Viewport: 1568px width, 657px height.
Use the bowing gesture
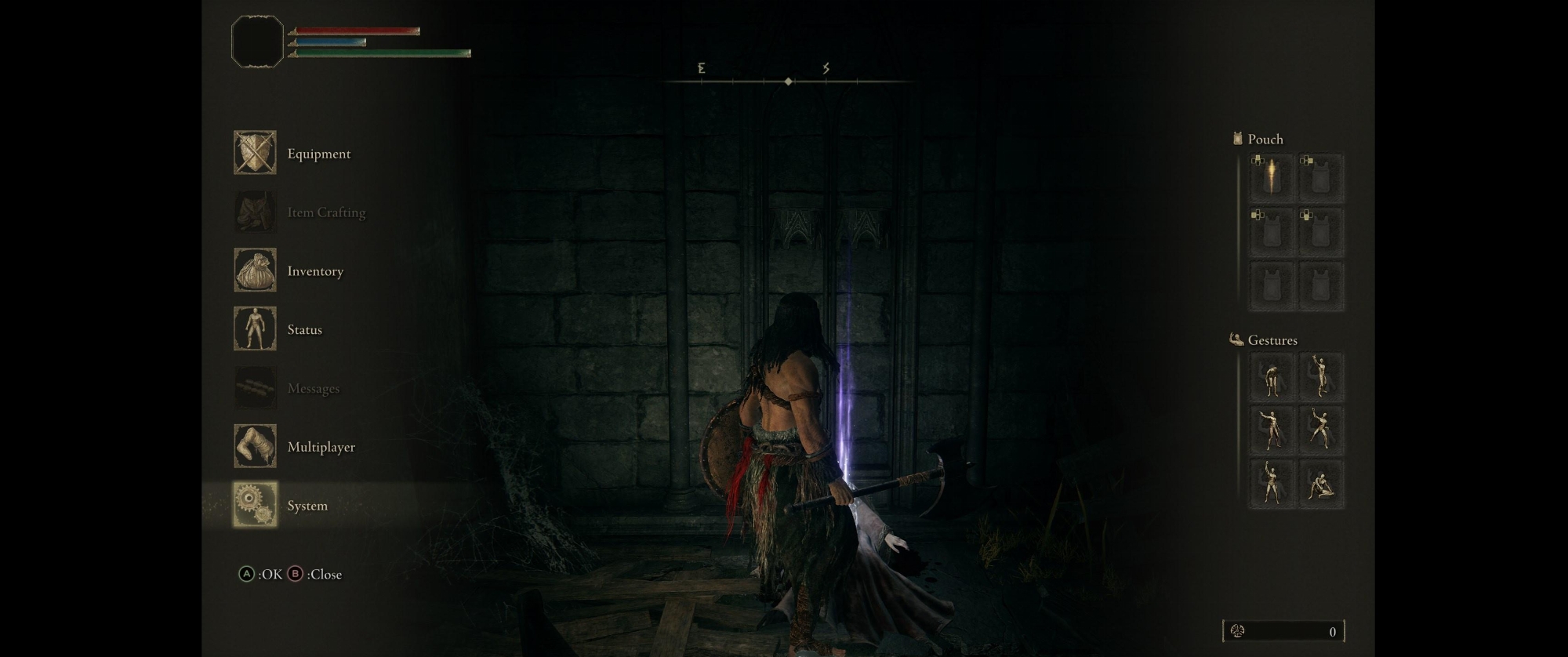1271,377
